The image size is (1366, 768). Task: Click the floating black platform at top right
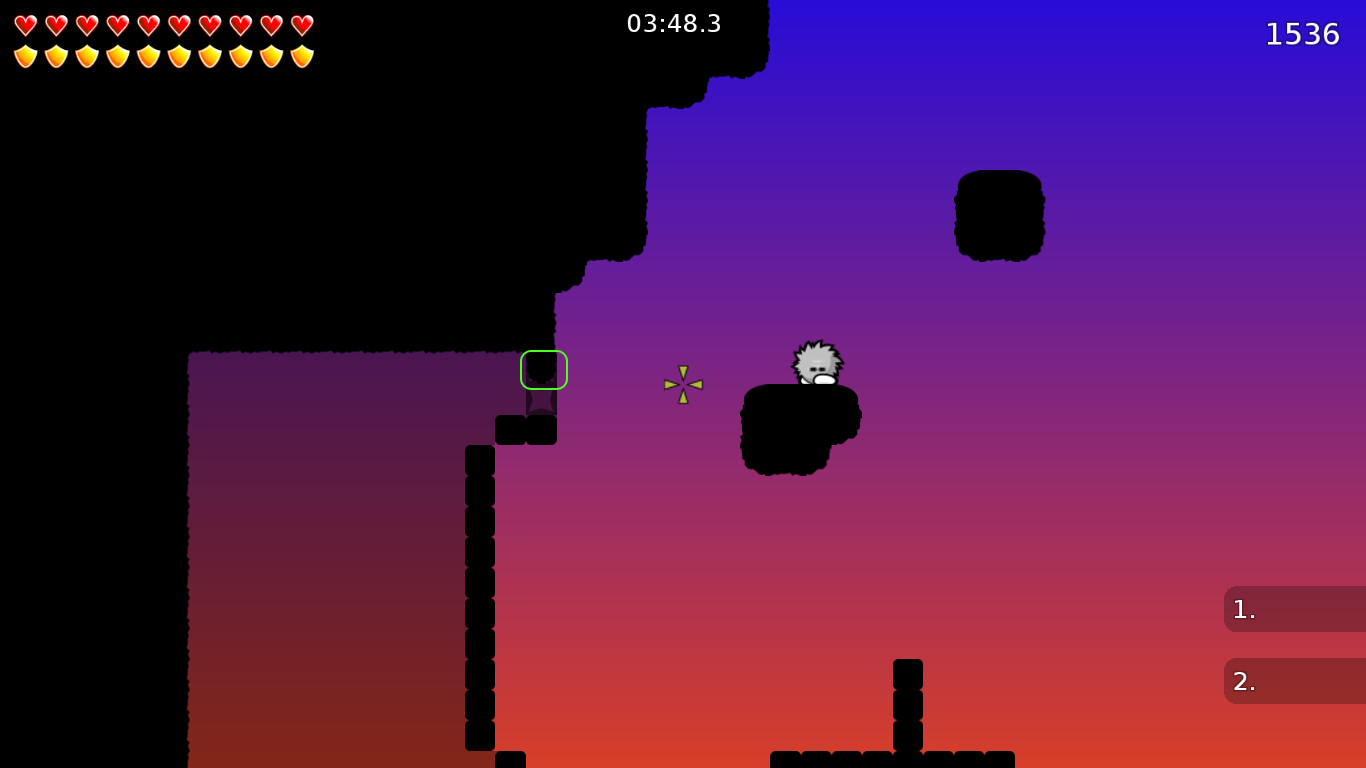click(x=999, y=214)
